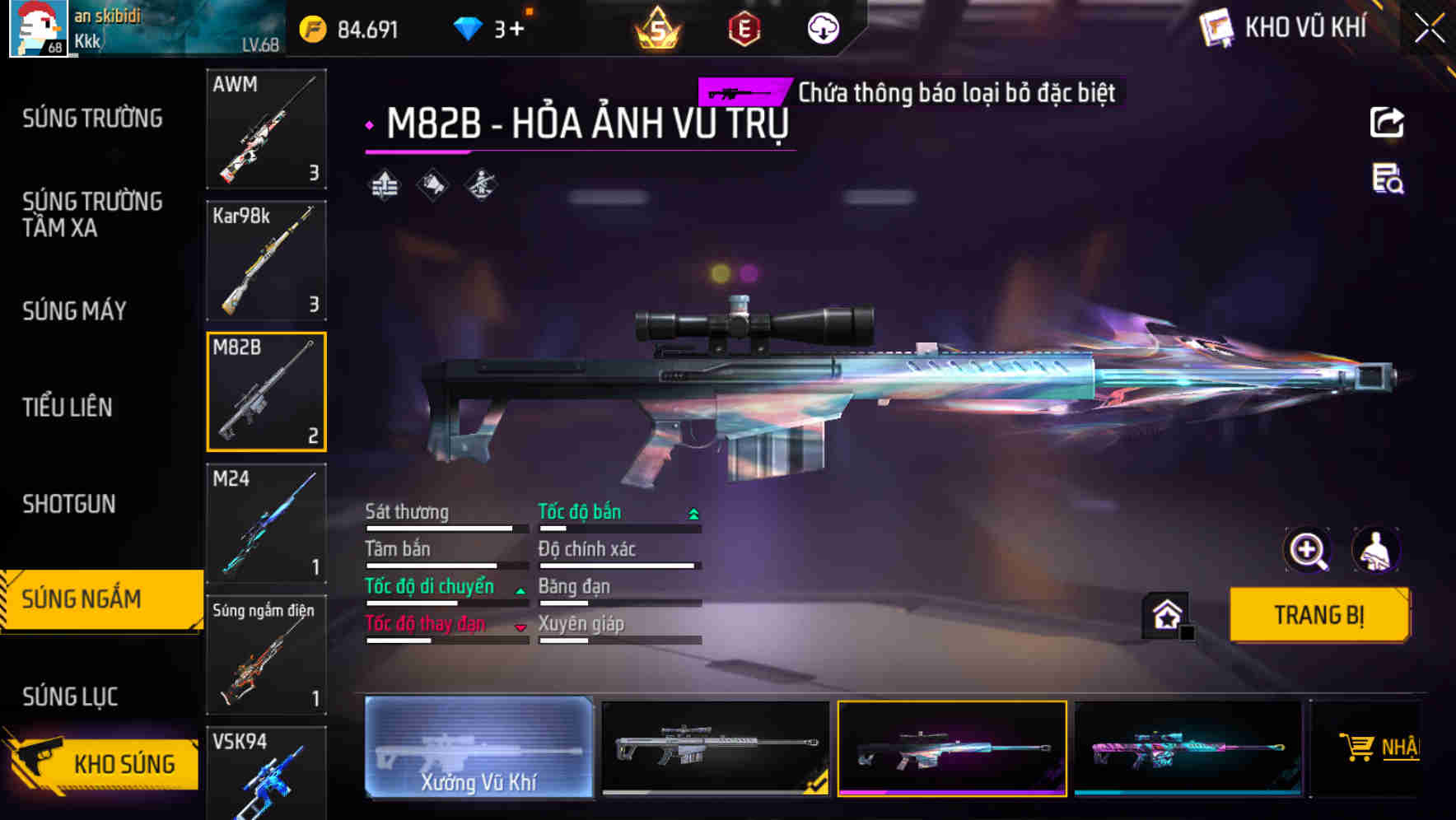Expand the SÚNG LỤC category

pos(70,696)
